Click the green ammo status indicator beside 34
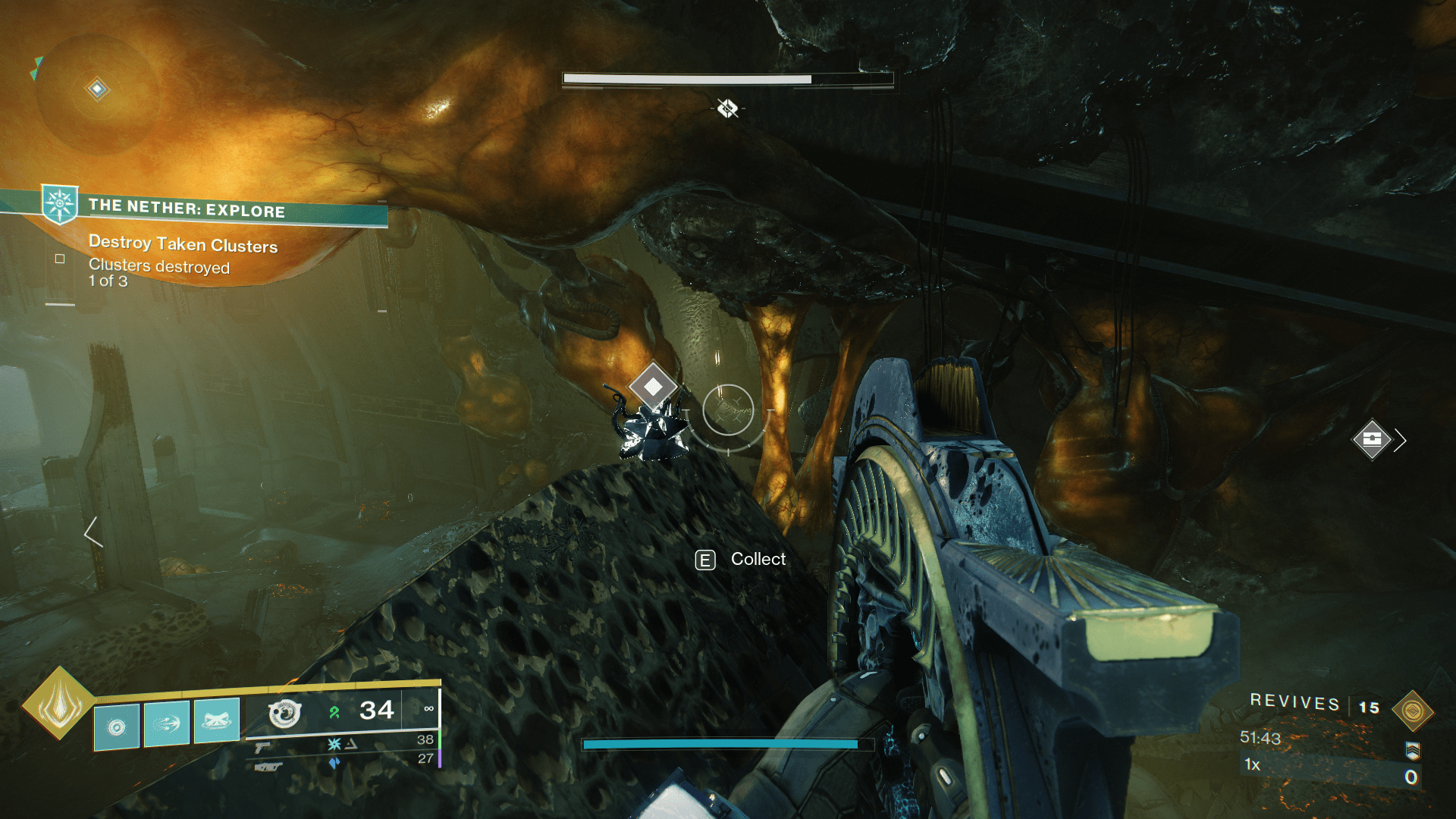The width and height of the screenshot is (1456, 819). click(x=334, y=711)
